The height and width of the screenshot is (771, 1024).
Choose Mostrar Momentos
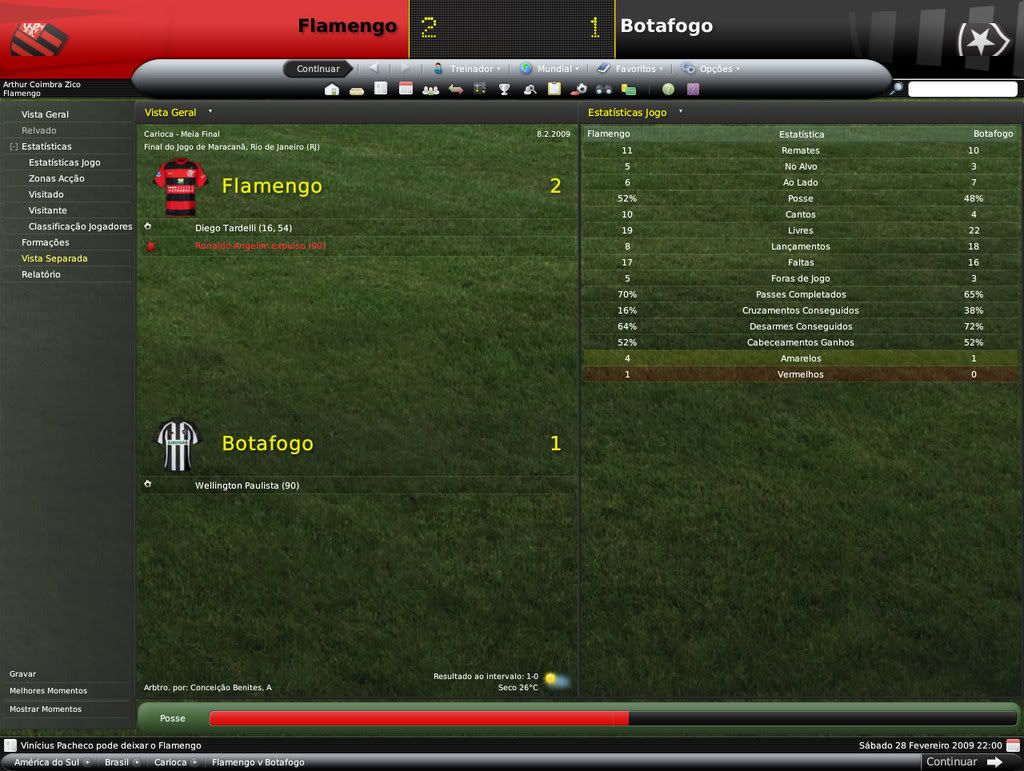(45, 709)
